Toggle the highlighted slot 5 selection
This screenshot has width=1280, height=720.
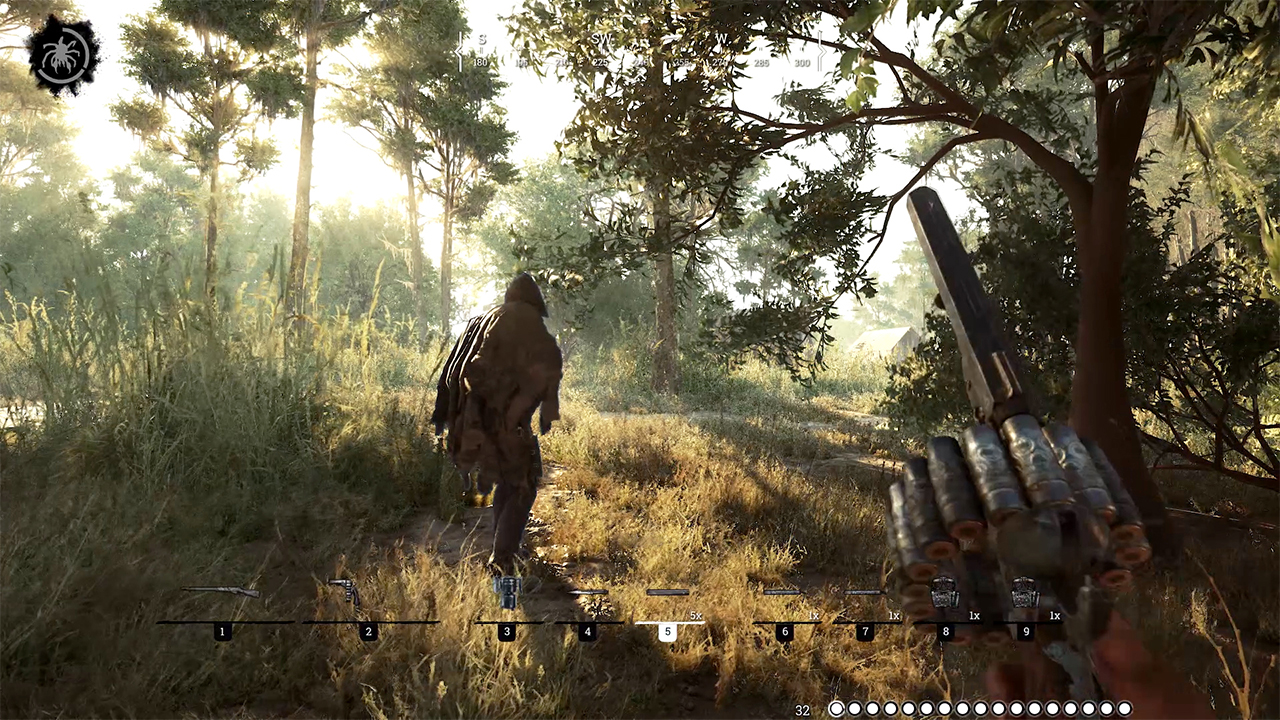pos(668,631)
